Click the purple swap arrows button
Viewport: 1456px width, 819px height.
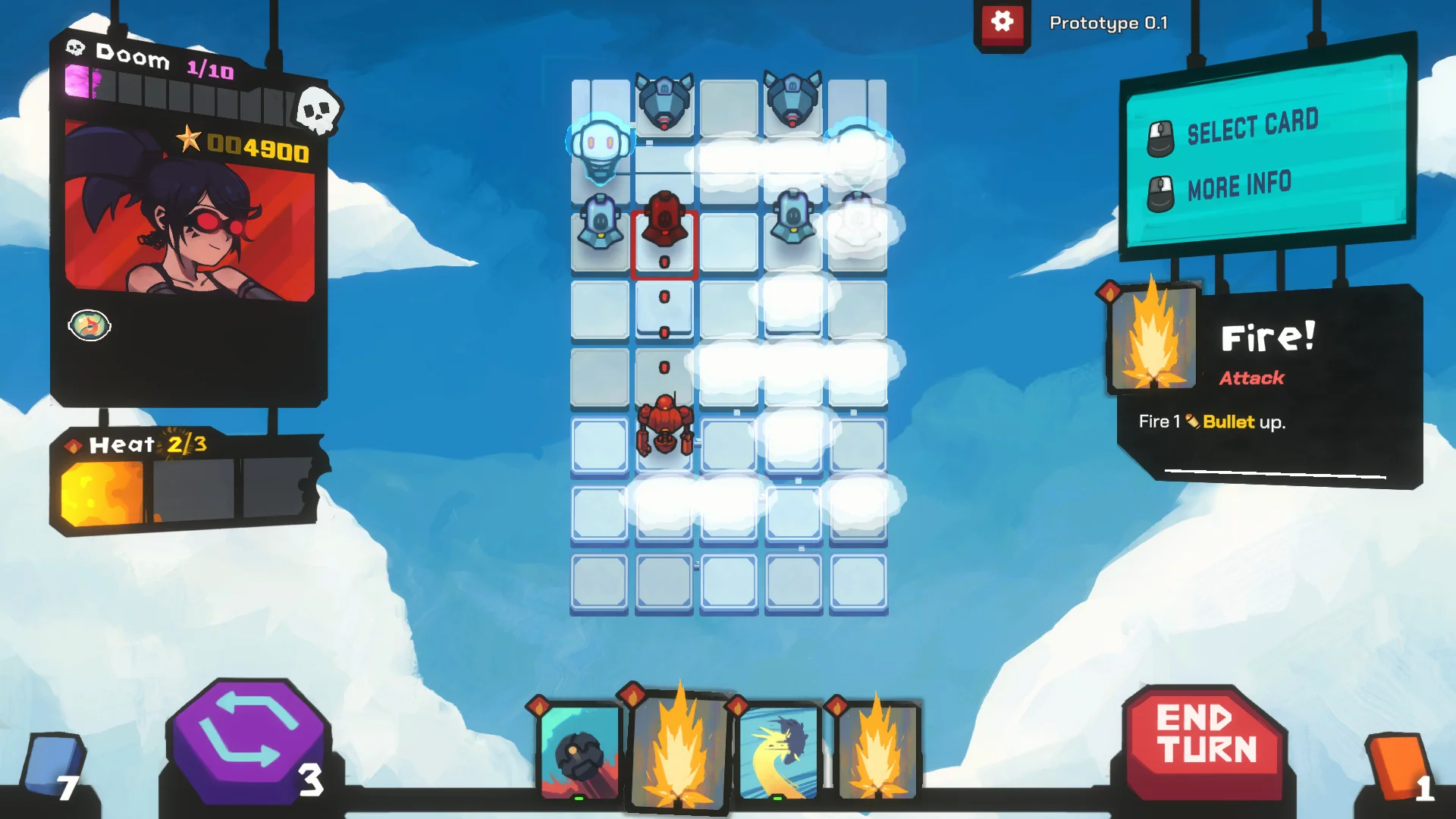tap(249, 738)
